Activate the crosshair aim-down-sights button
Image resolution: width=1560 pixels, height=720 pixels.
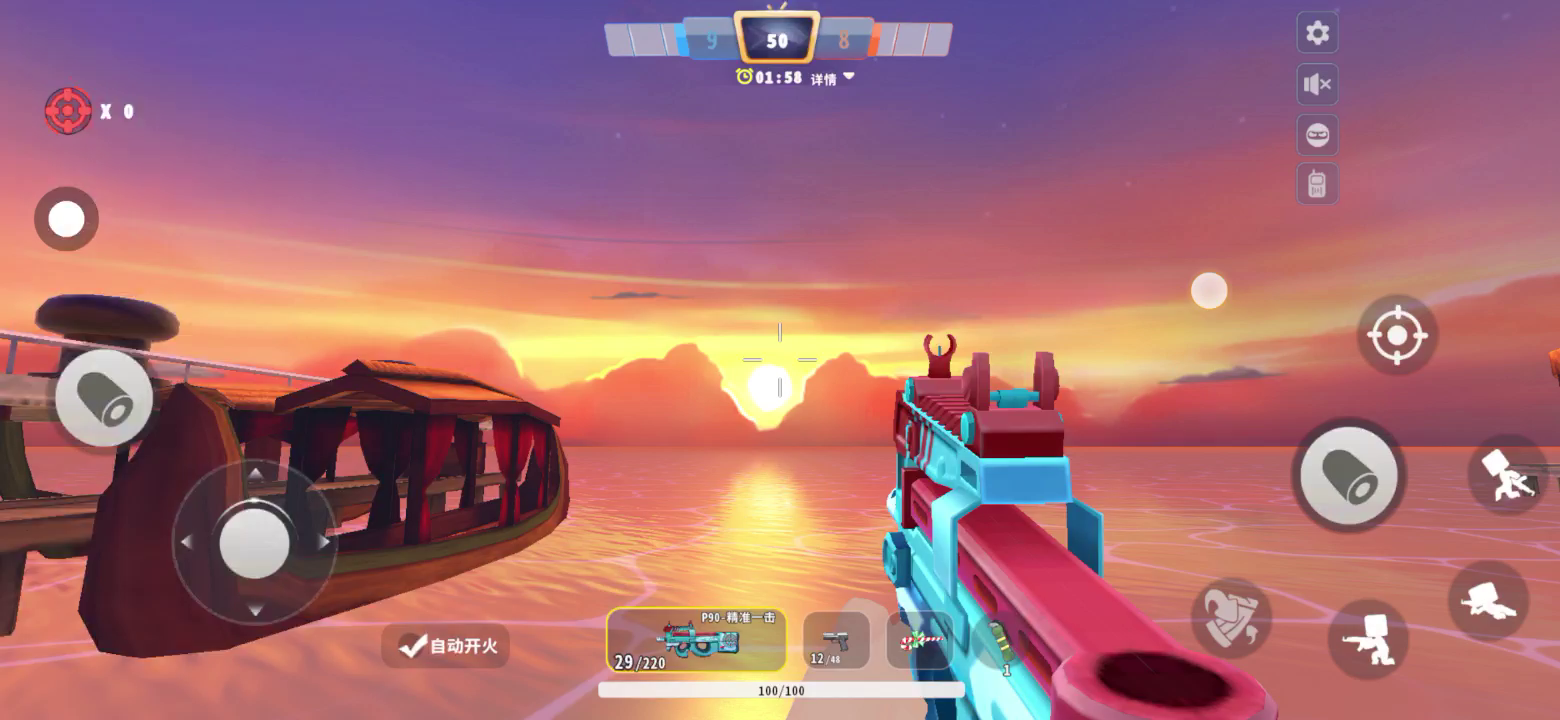[1397, 335]
